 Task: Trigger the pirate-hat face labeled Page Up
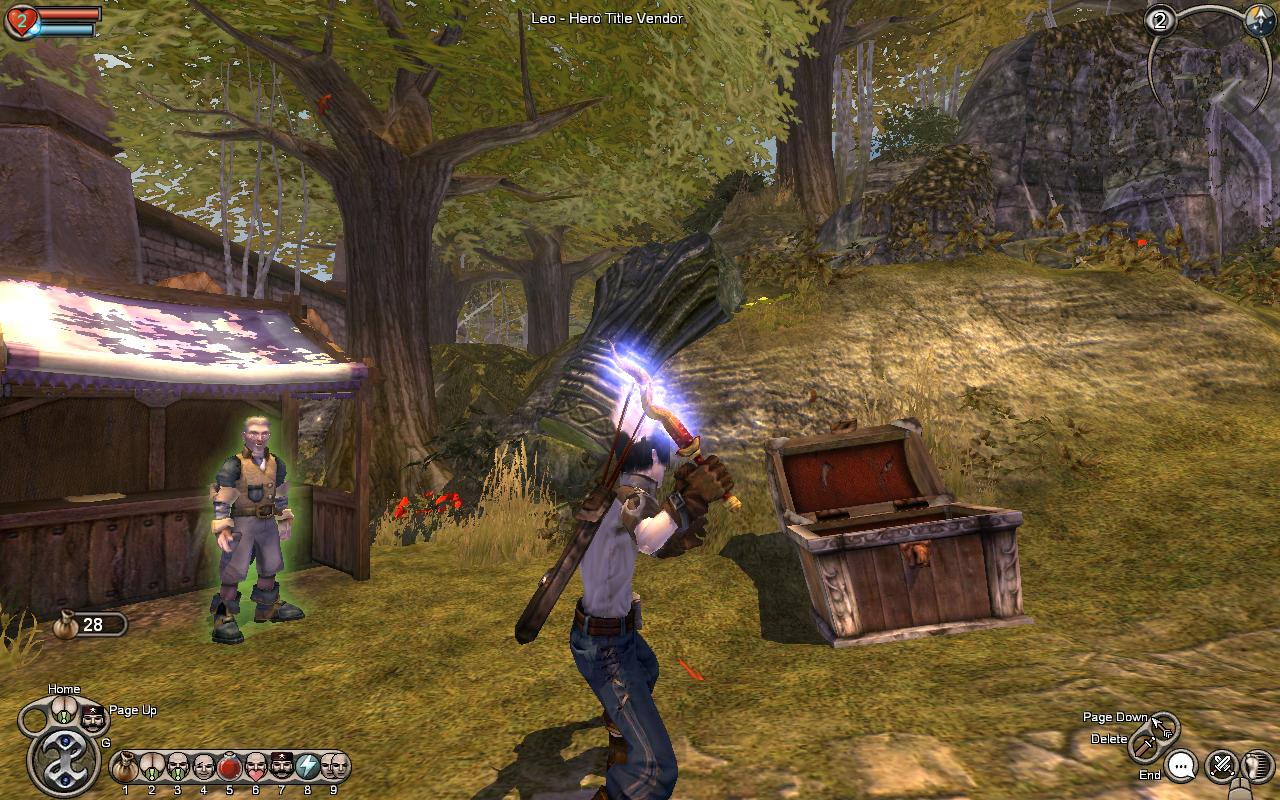[92, 717]
